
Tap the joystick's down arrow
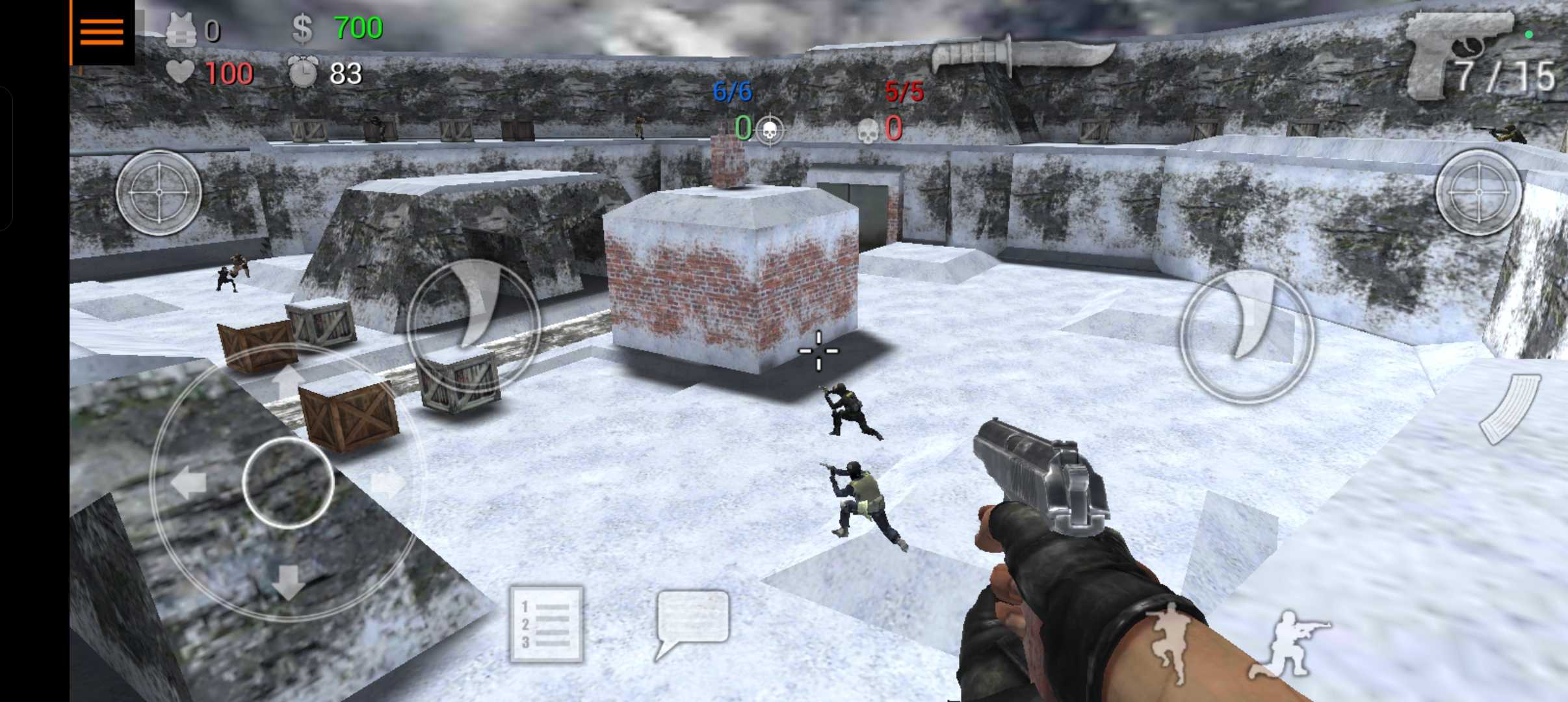[x=287, y=582]
